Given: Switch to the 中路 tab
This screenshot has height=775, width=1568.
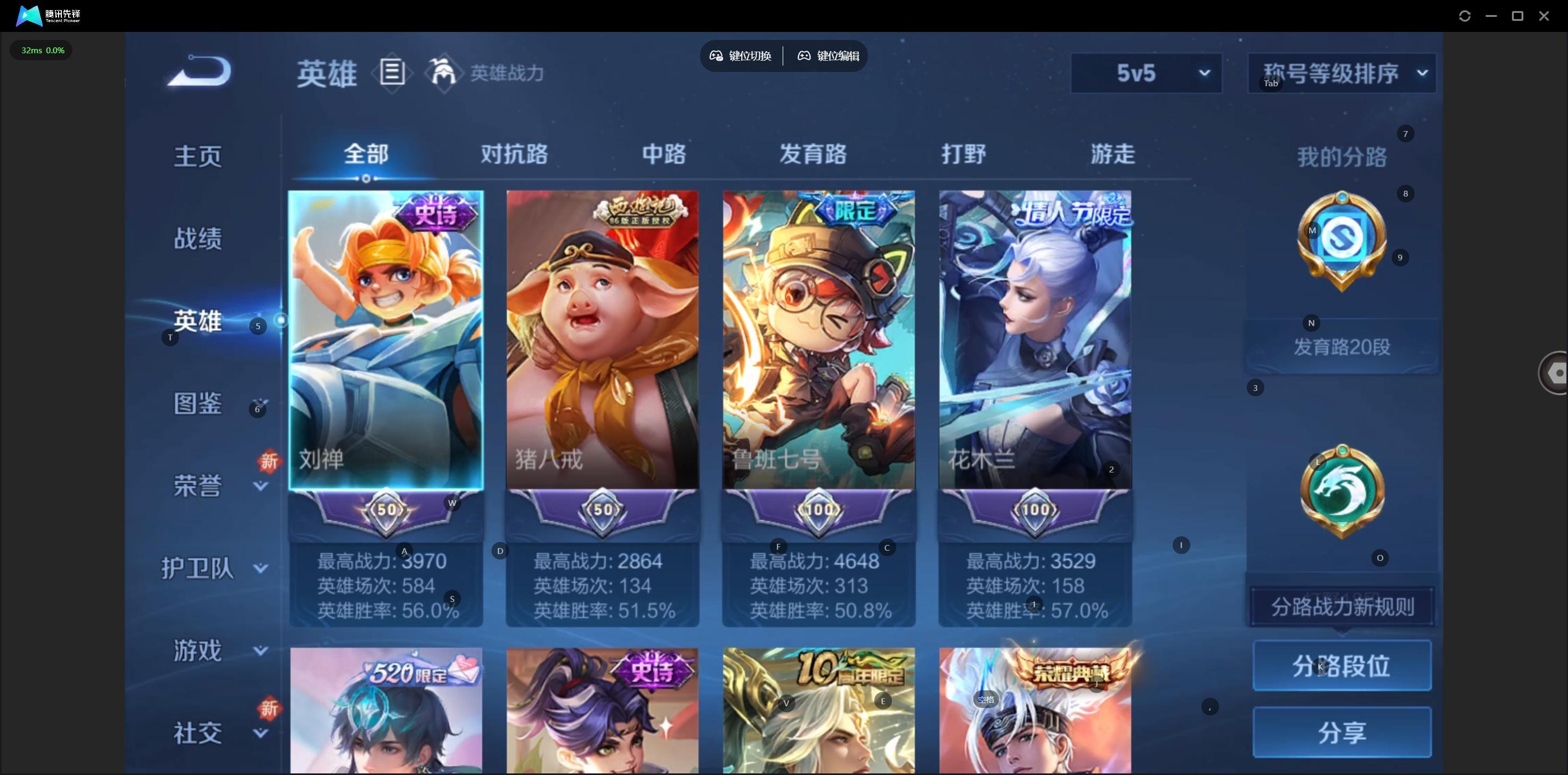Looking at the screenshot, I should [664, 154].
